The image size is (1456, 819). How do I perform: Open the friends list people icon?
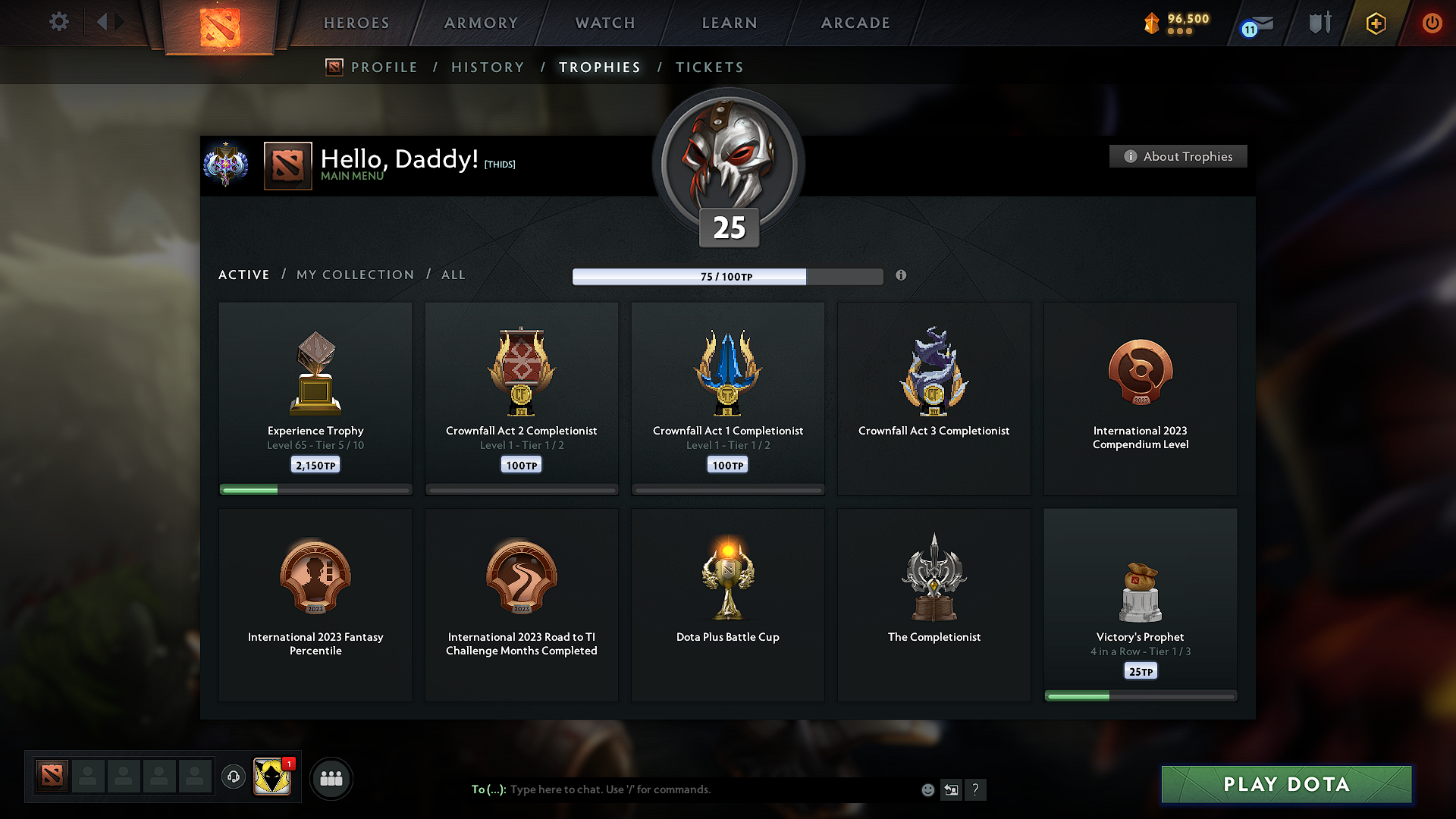[x=331, y=778]
